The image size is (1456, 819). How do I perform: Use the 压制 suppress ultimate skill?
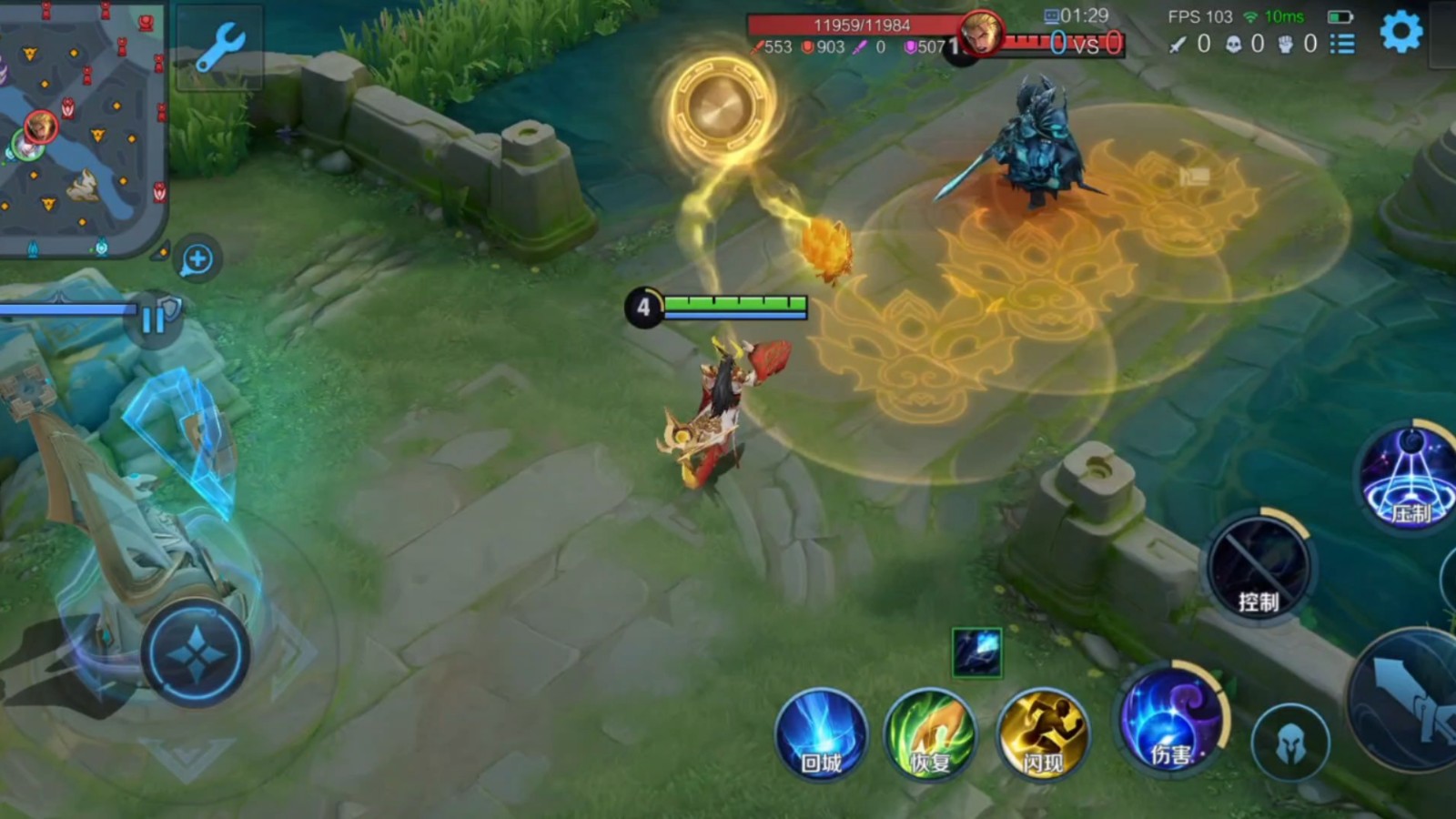[x=1410, y=478]
